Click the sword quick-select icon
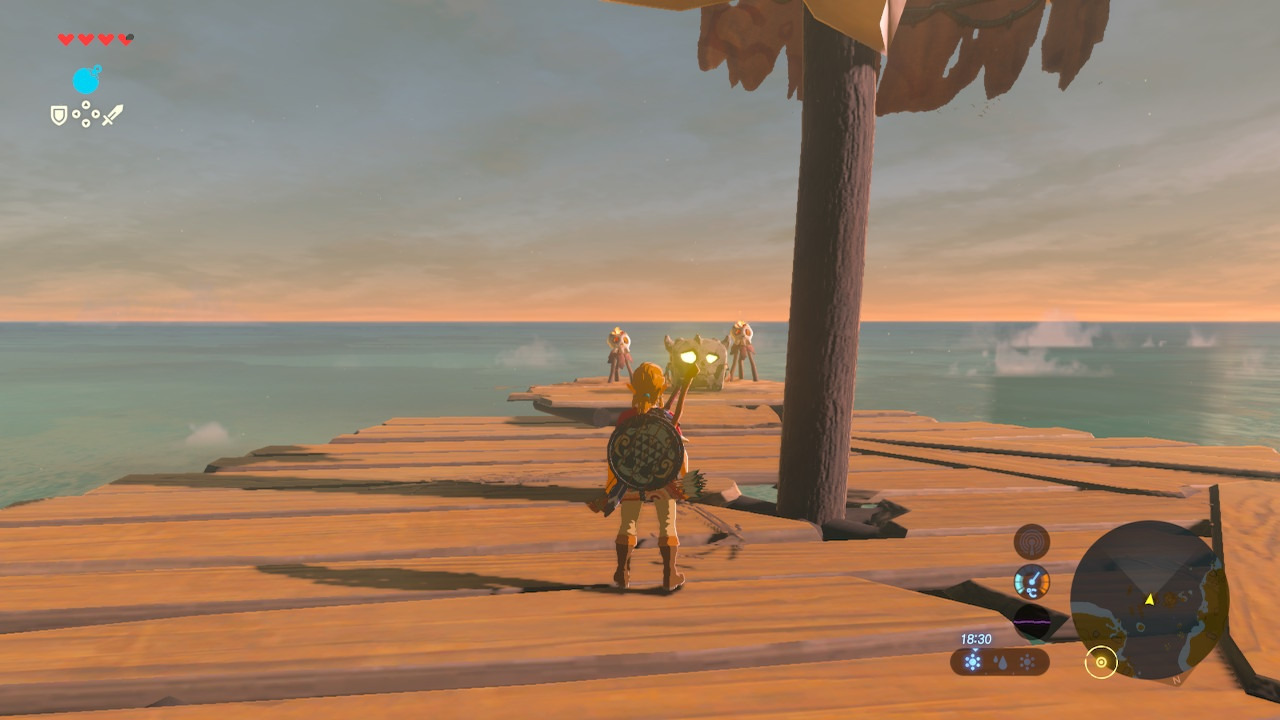Viewport: 1280px width, 720px height. click(x=112, y=115)
